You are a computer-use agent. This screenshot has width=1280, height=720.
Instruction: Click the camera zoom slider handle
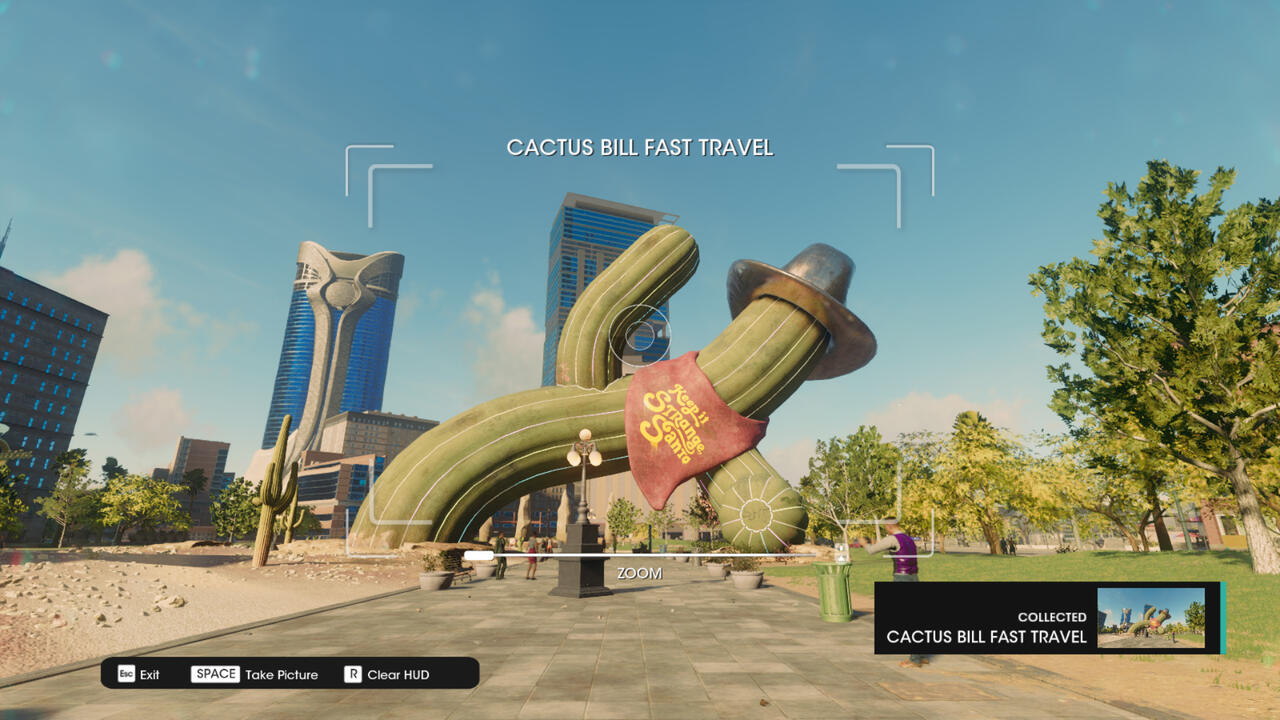[479, 555]
